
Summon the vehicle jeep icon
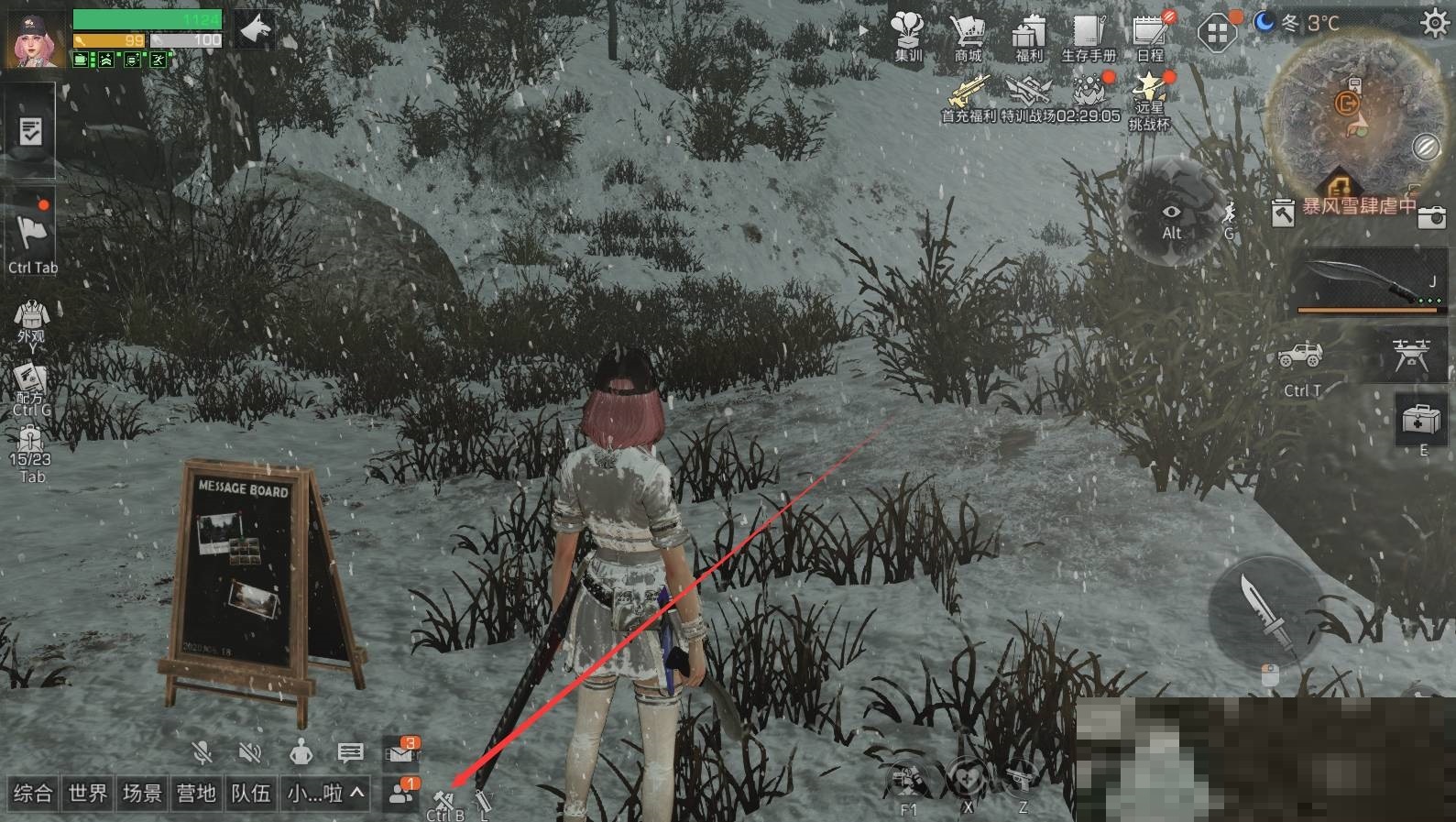coord(1301,356)
